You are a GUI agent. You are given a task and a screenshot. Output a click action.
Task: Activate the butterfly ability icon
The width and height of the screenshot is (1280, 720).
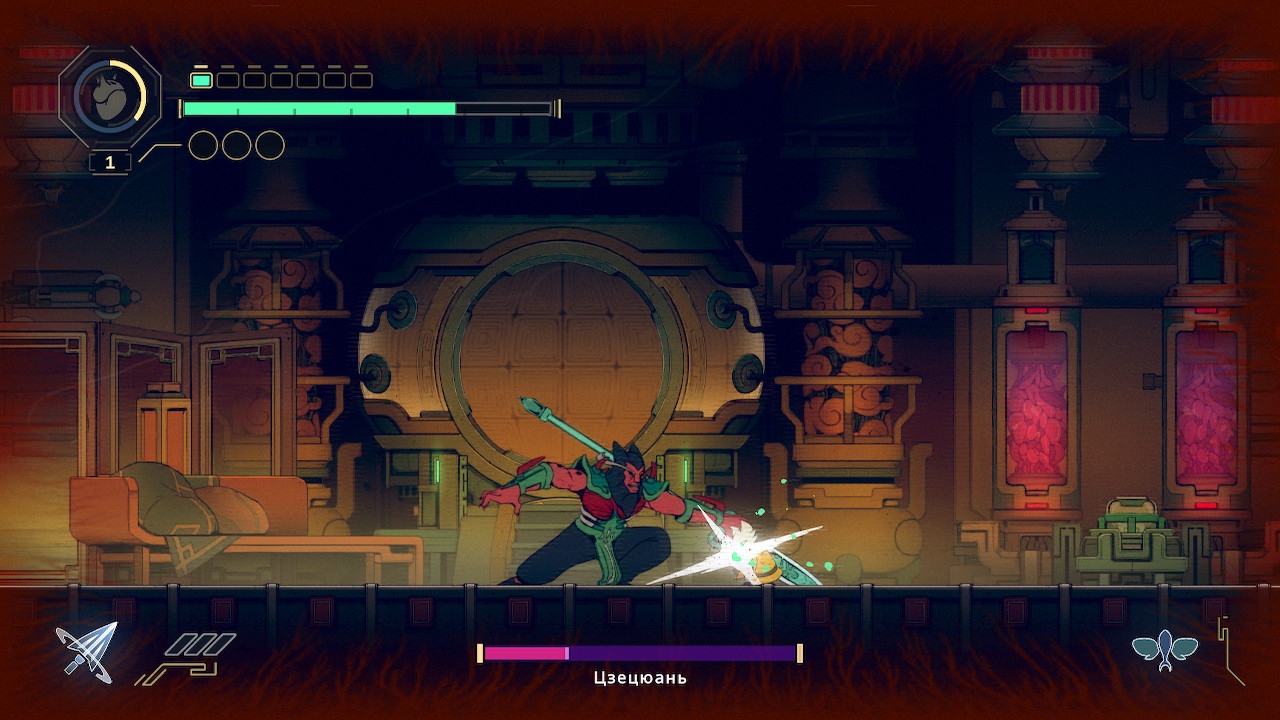1165,651
